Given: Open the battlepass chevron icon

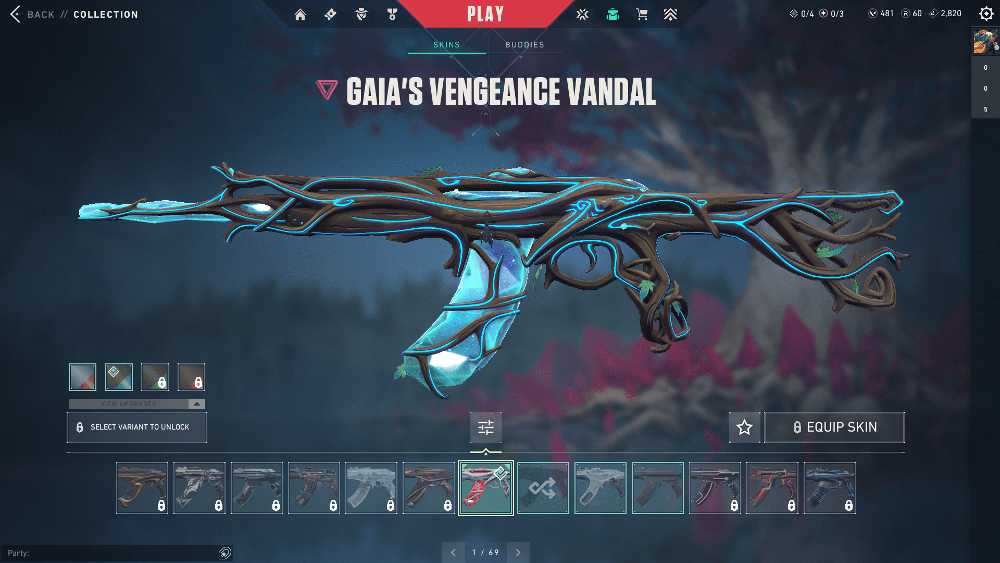Looking at the screenshot, I should [x=670, y=15].
